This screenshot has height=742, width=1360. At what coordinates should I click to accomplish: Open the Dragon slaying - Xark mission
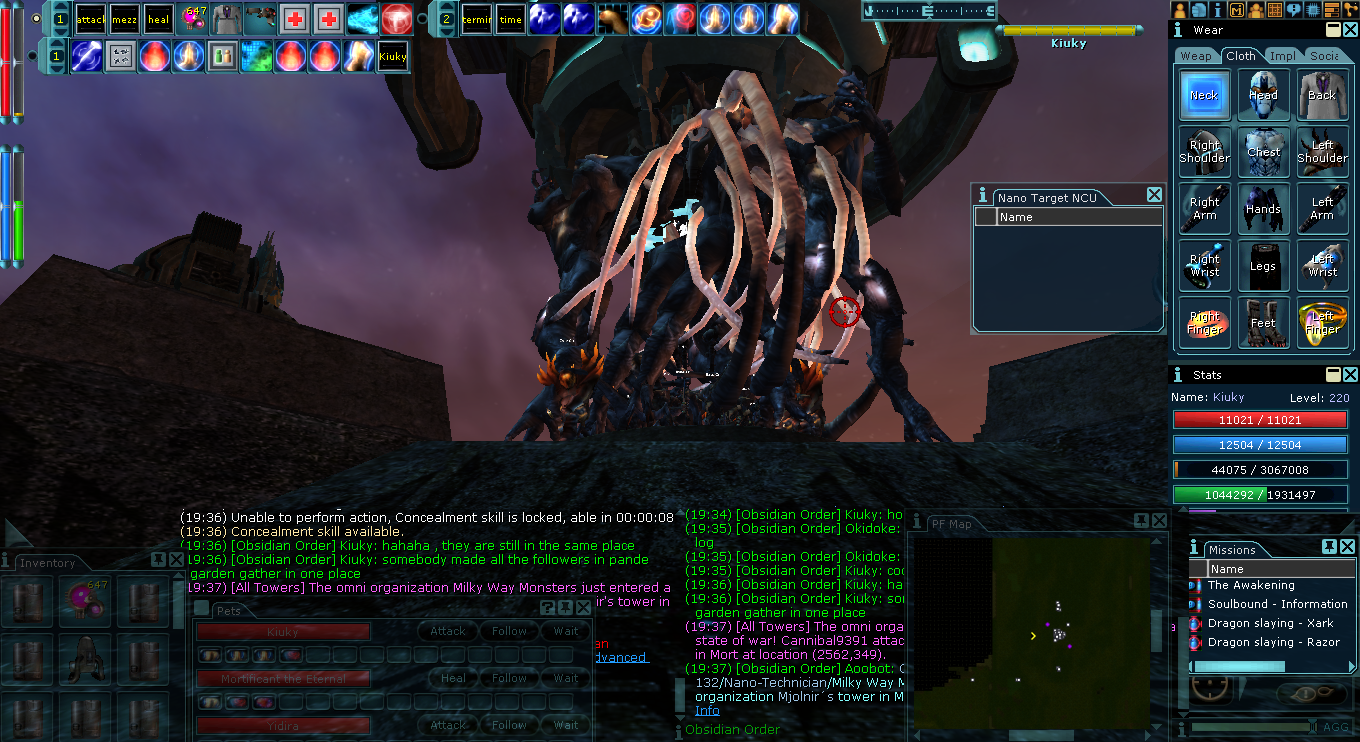(1270, 623)
